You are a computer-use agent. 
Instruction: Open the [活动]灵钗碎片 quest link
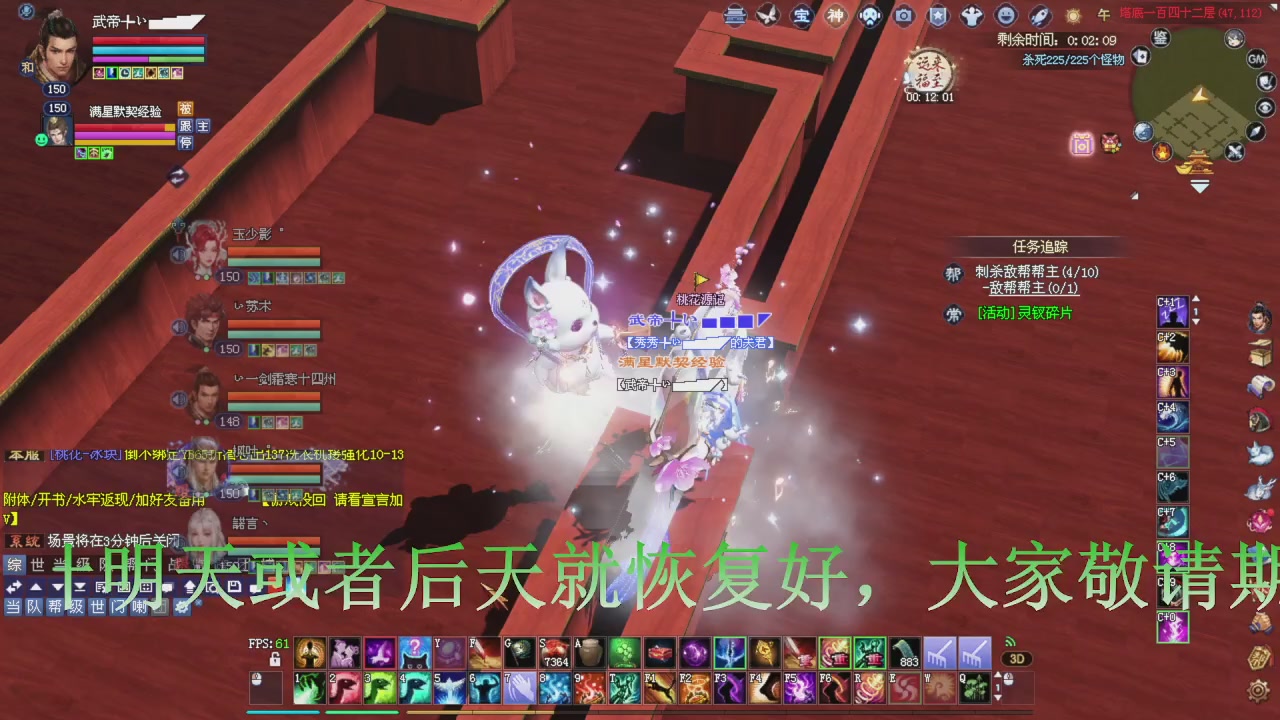tap(1027, 314)
